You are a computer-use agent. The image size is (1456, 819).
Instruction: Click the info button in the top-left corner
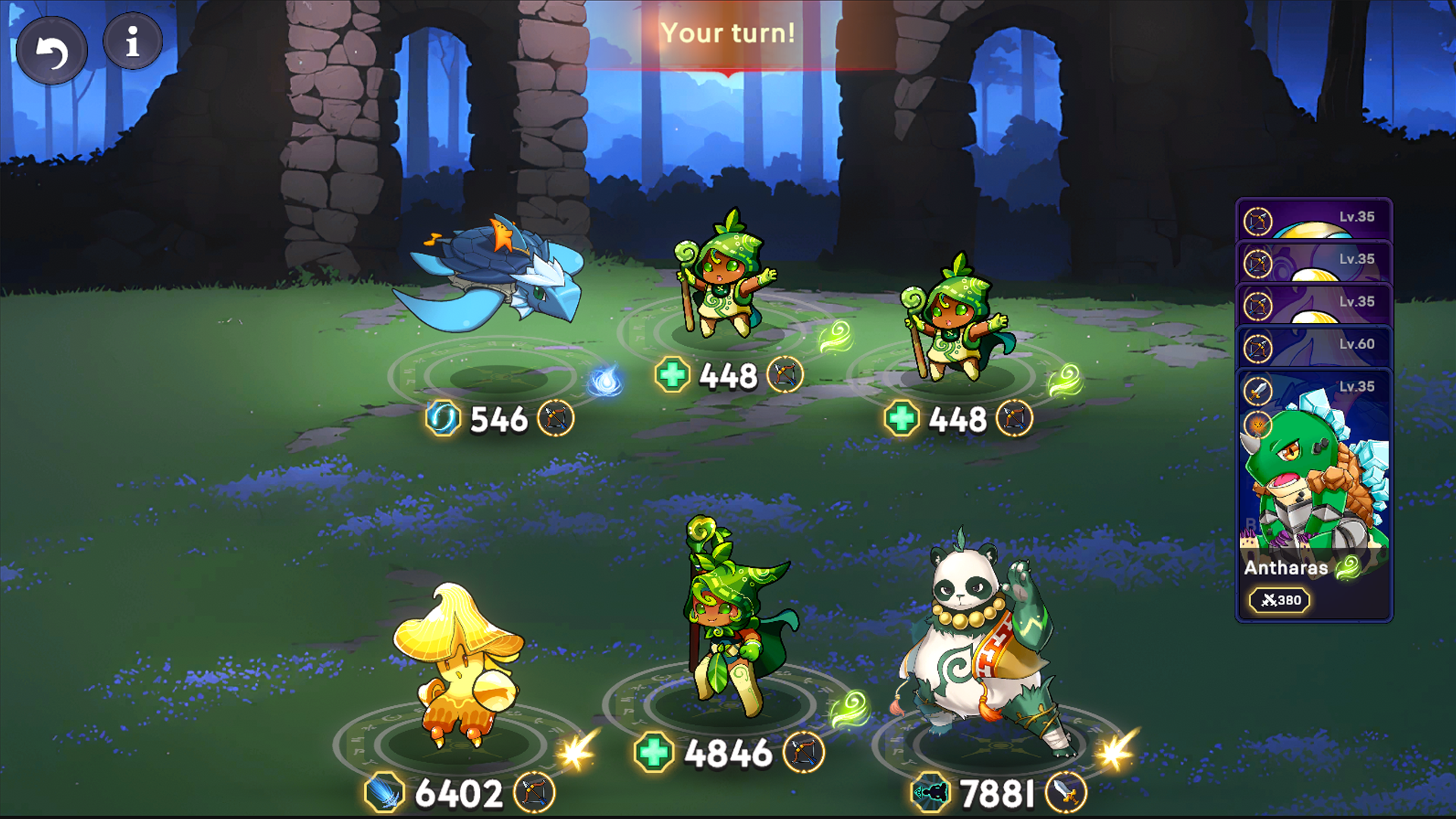click(x=132, y=42)
